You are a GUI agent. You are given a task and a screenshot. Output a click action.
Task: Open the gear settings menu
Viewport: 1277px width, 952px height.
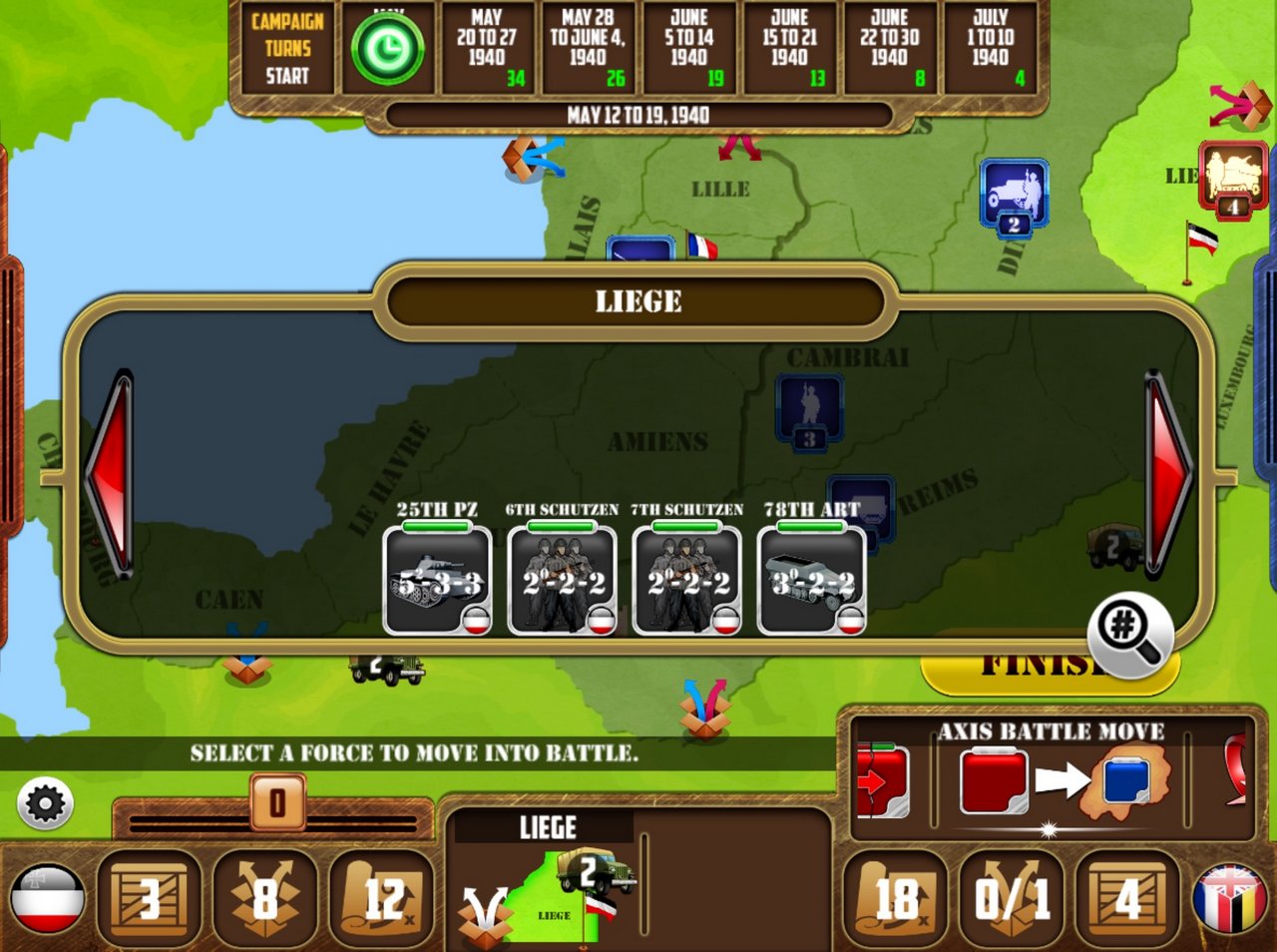pos(45,803)
